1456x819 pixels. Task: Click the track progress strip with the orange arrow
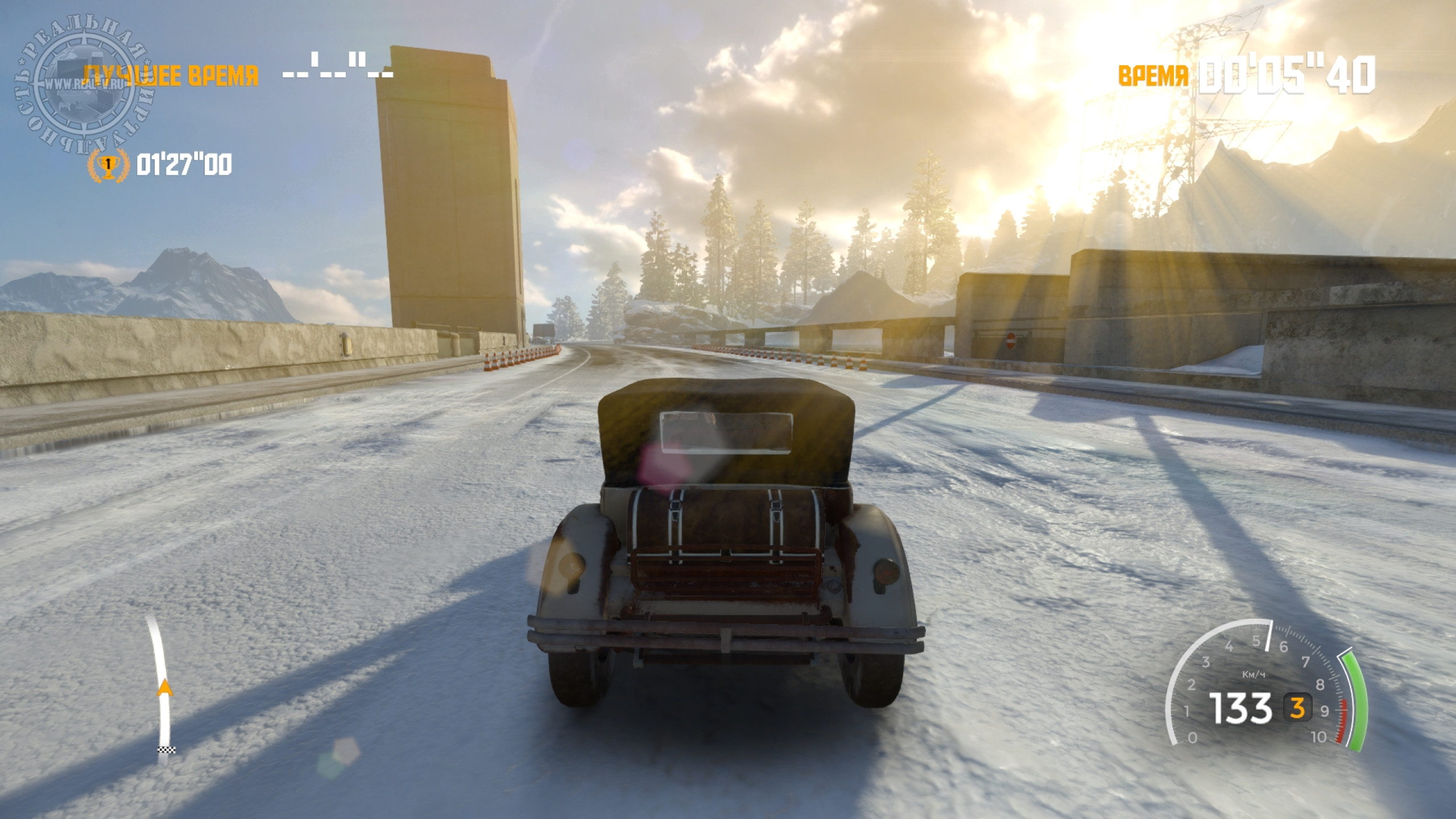coord(162,689)
